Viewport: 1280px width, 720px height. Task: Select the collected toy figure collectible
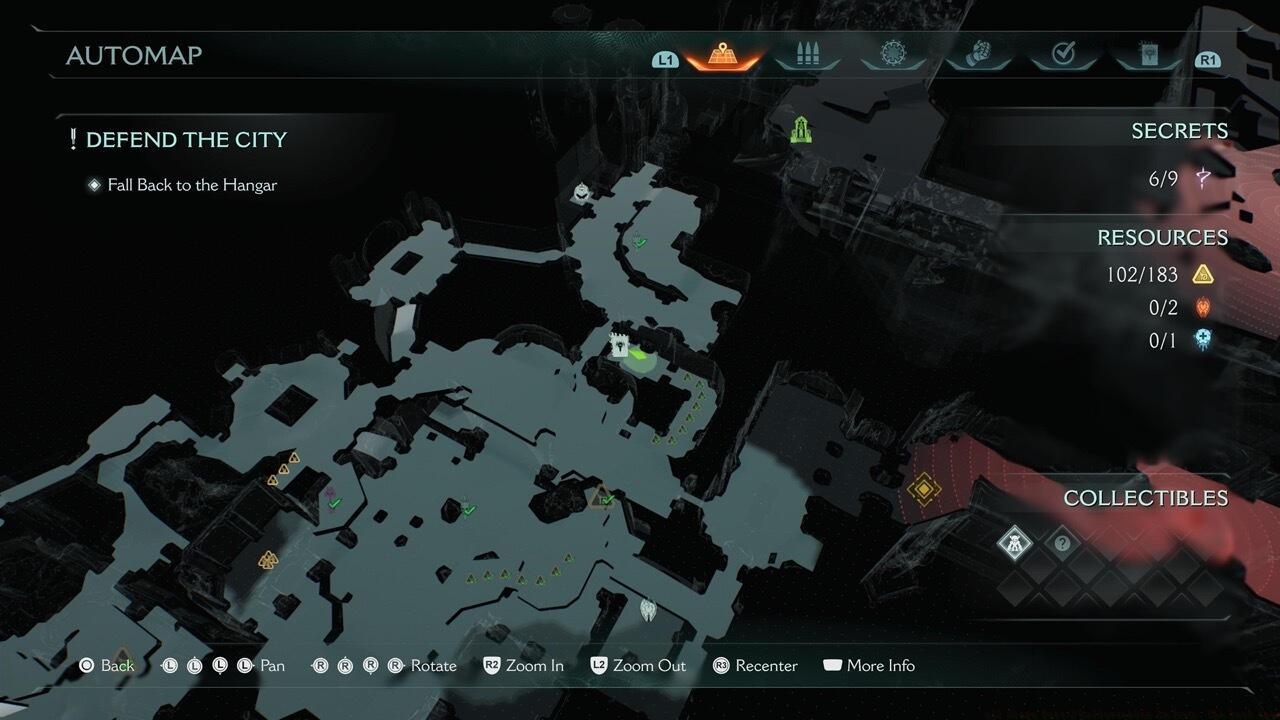point(1015,543)
